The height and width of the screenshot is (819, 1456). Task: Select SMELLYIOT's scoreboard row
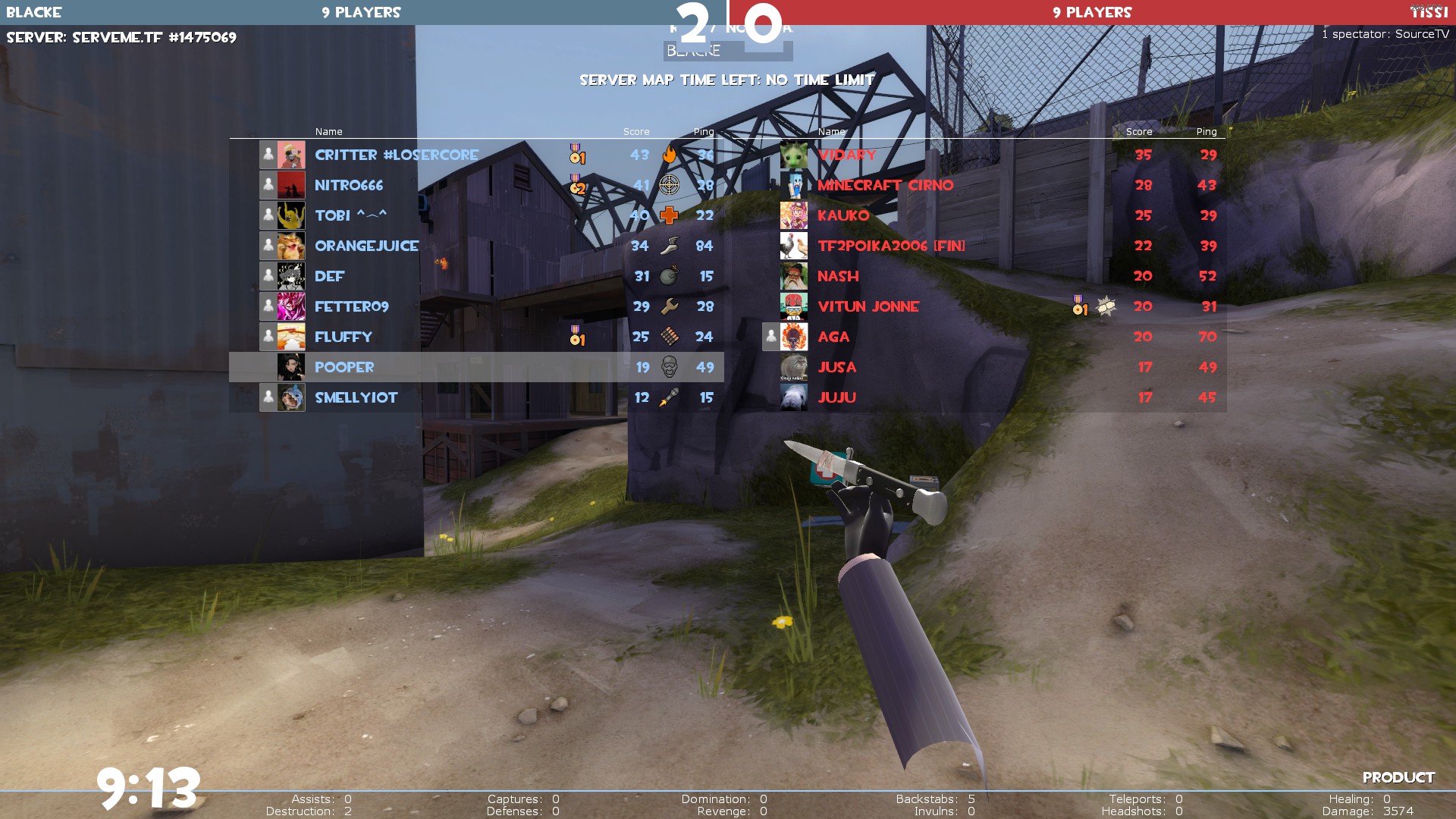tap(356, 397)
